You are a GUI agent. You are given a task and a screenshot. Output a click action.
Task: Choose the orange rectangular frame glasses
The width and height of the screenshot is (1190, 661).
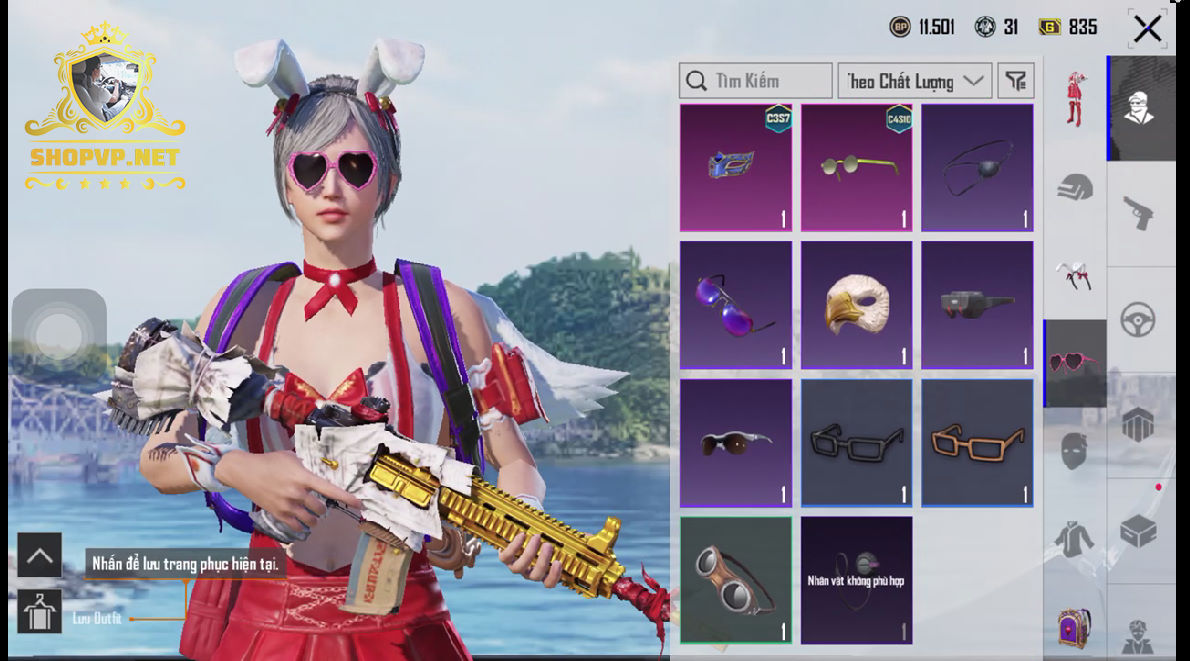click(x=977, y=442)
